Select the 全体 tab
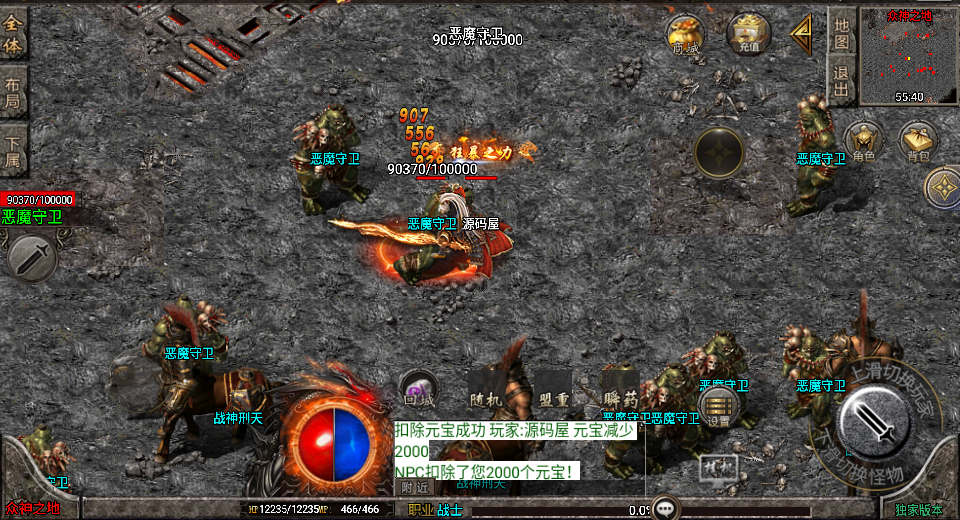Screen dimensions: 960x520 tap(13, 34)
